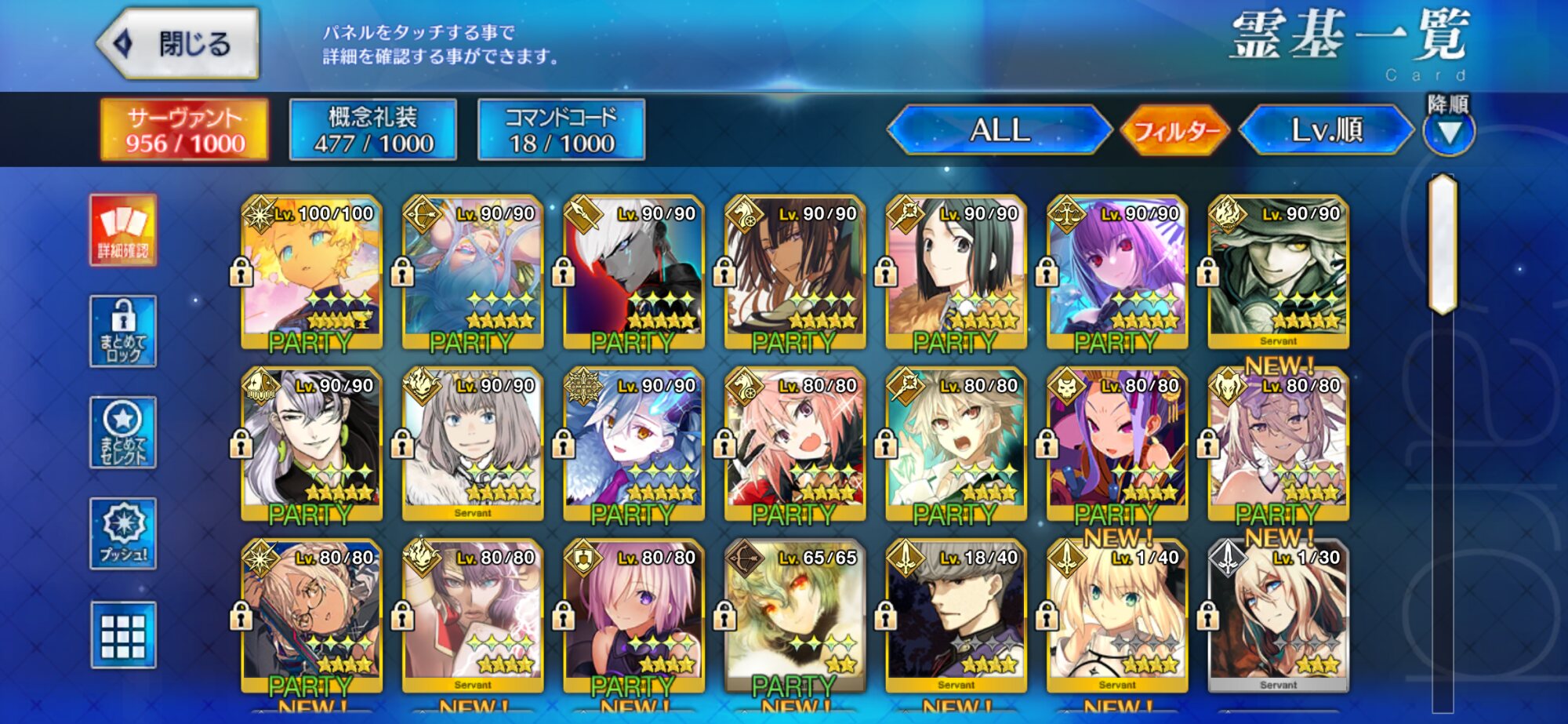
Task: Select the Lv. 100/100 blond servant card
Action: tap(312, 271)
